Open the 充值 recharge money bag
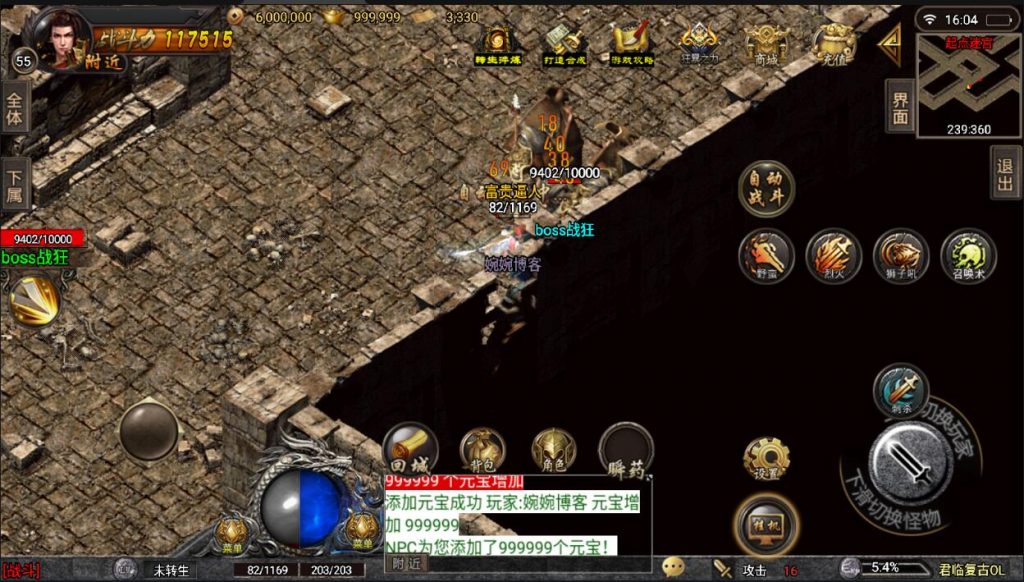This screenshot has height=582, width=1024. (832, 44)
